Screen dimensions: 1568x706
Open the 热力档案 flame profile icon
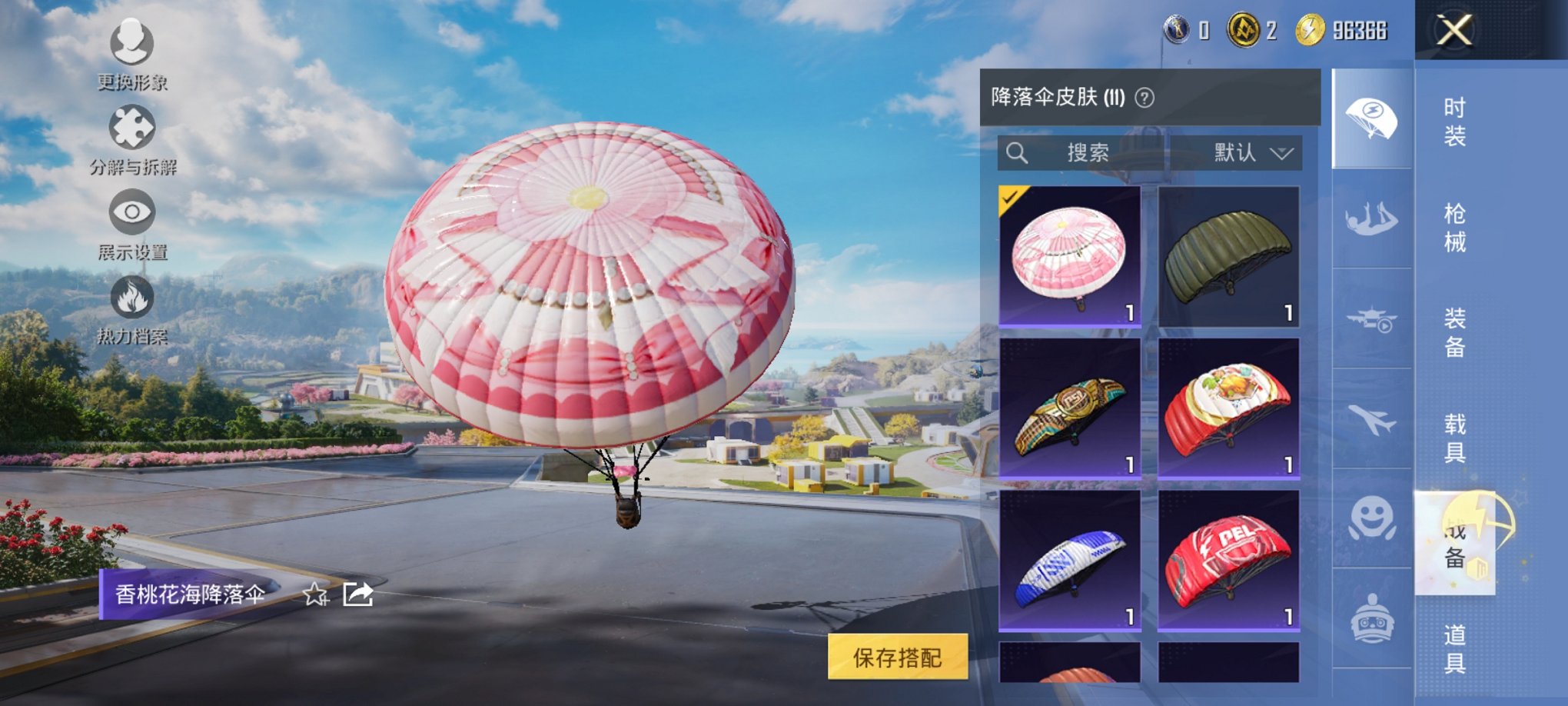[x=131, y=299]
